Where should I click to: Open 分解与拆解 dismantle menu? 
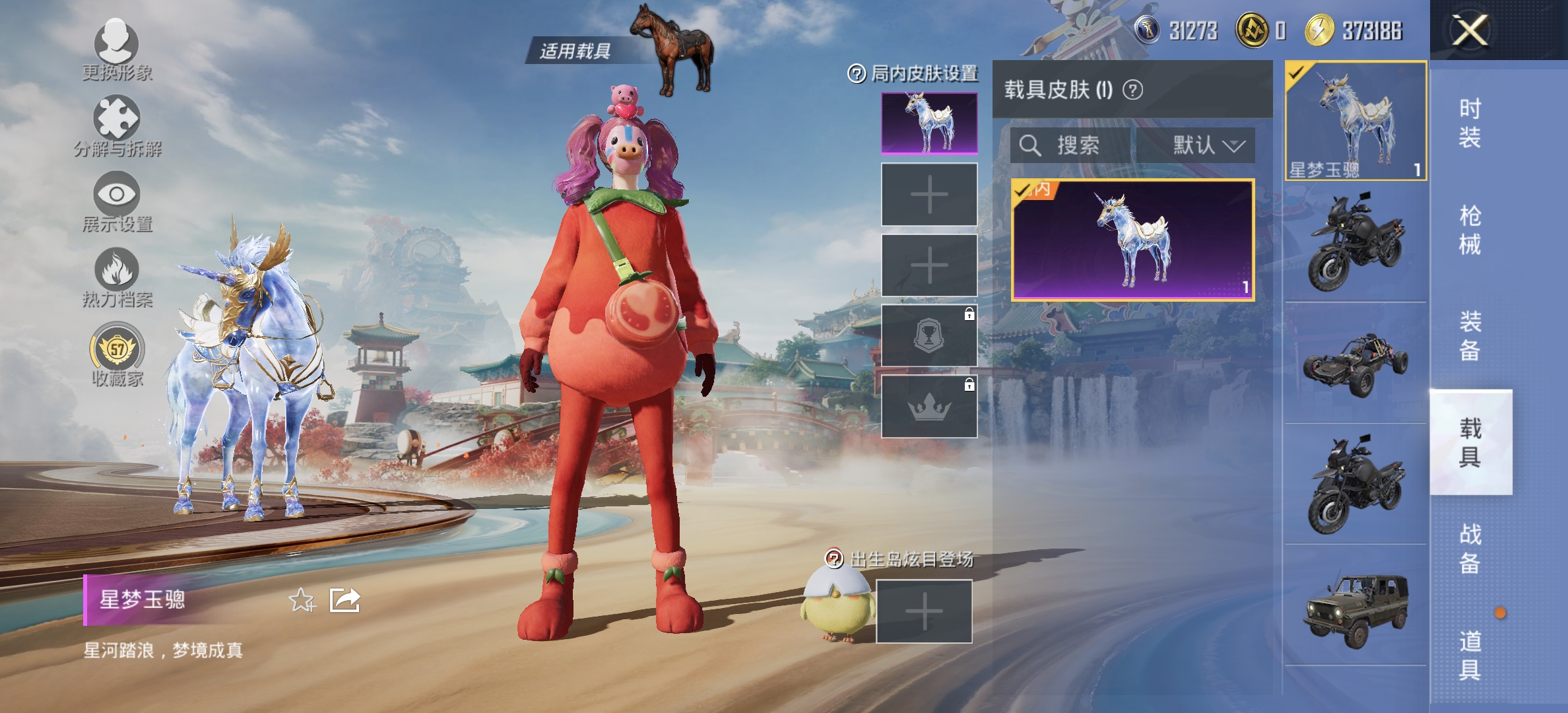[x=117, y=125]
